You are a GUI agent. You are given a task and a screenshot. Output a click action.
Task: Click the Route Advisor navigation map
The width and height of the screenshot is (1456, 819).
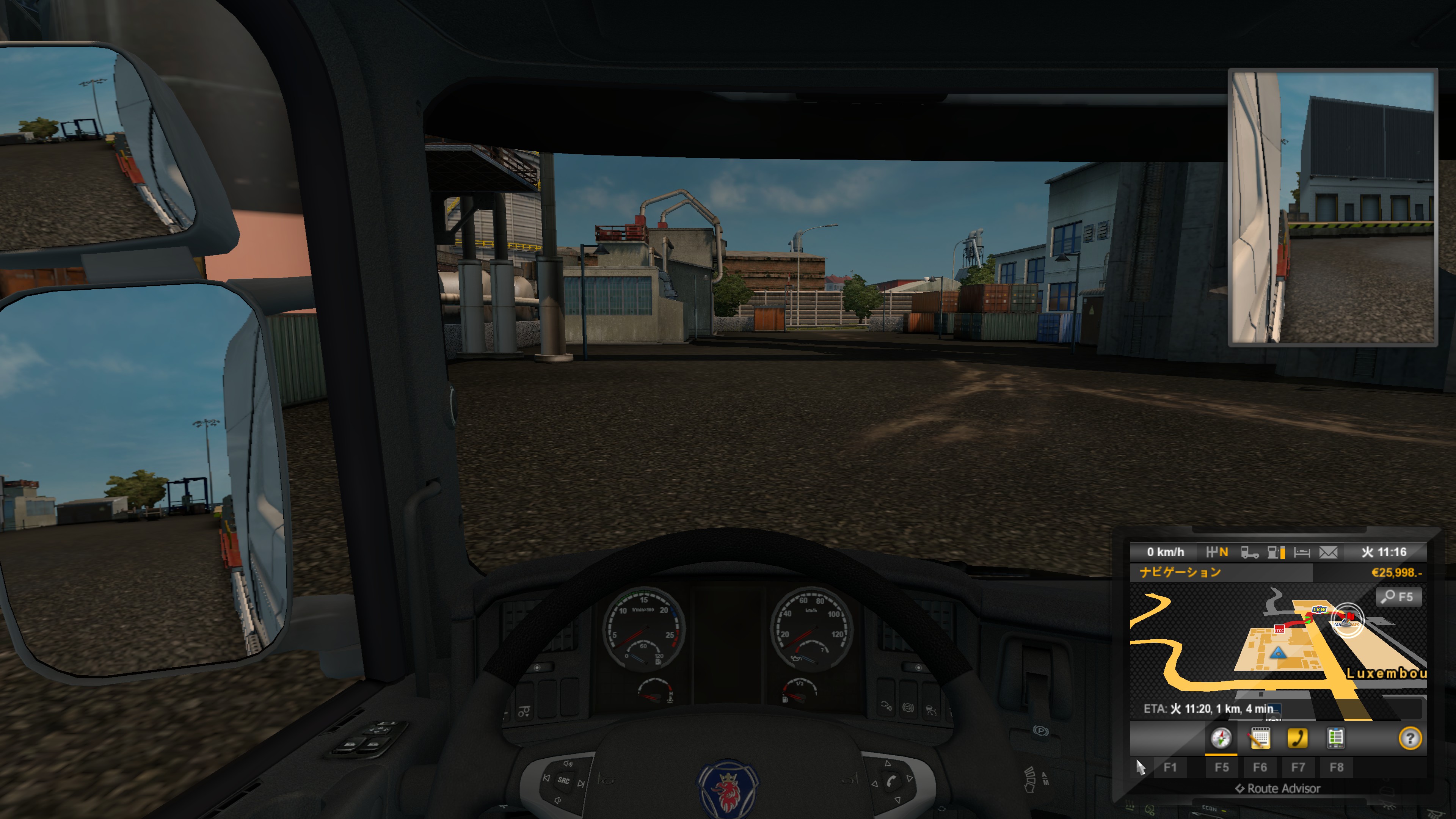[x=1277, y=650]
